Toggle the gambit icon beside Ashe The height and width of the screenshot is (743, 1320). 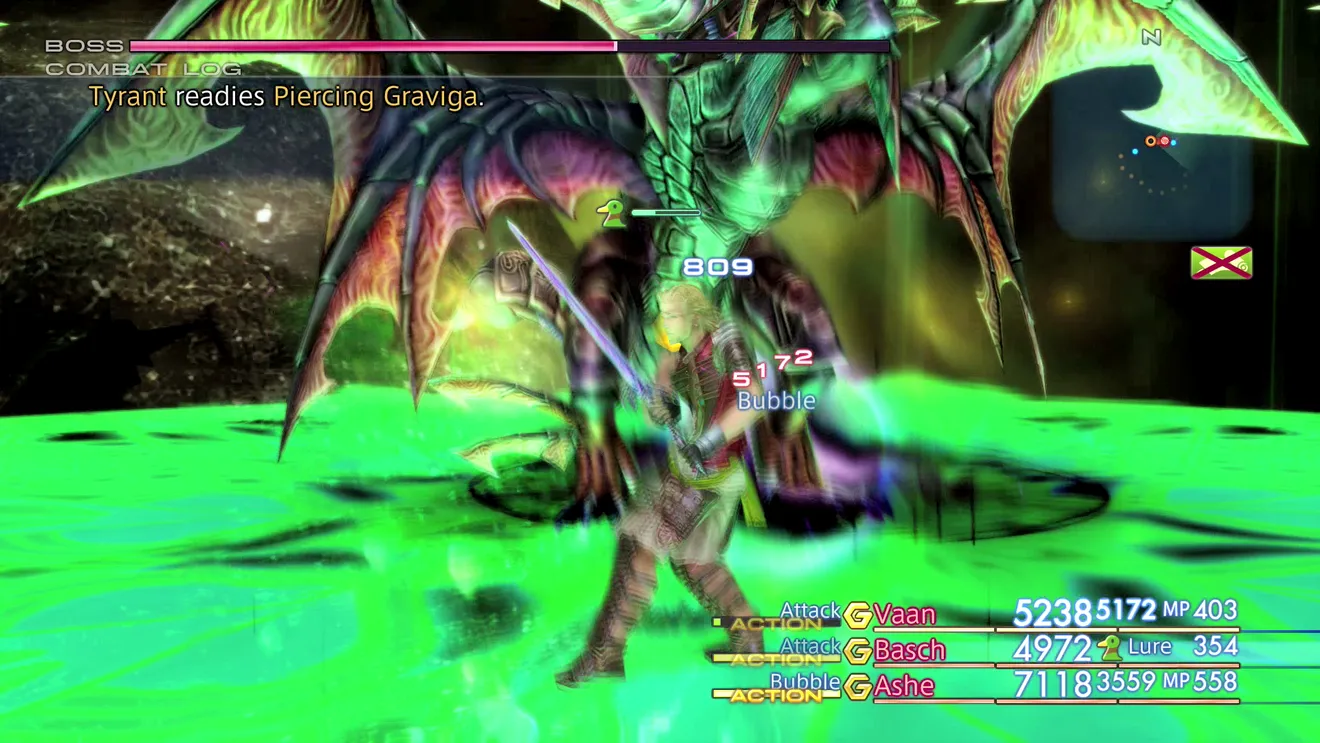[x=857, y=687]
